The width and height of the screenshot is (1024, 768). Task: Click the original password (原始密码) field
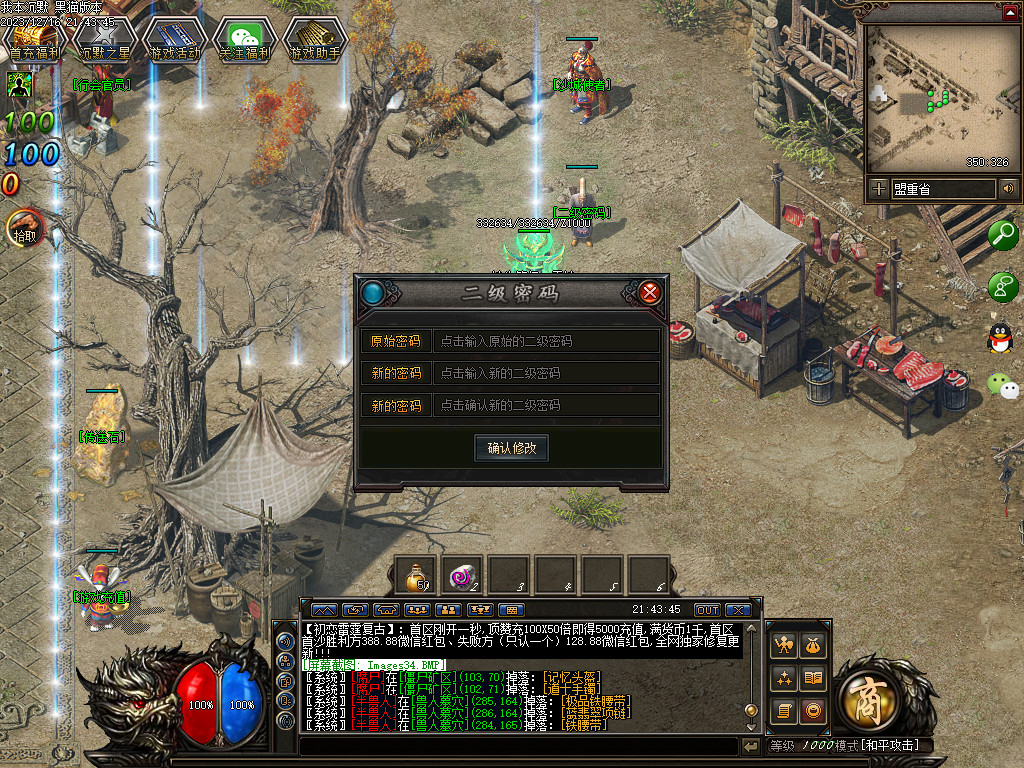click(545, 341)
